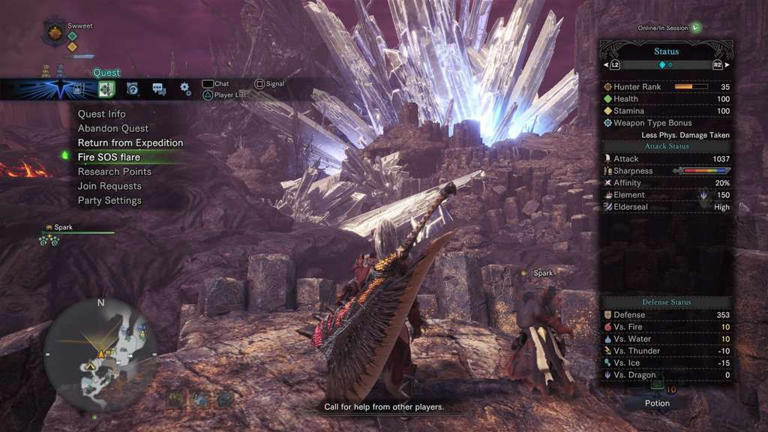The width and height of the screenshot is (768, 432).
Task: Select the Potion item slot
Action: click(656, 388)
